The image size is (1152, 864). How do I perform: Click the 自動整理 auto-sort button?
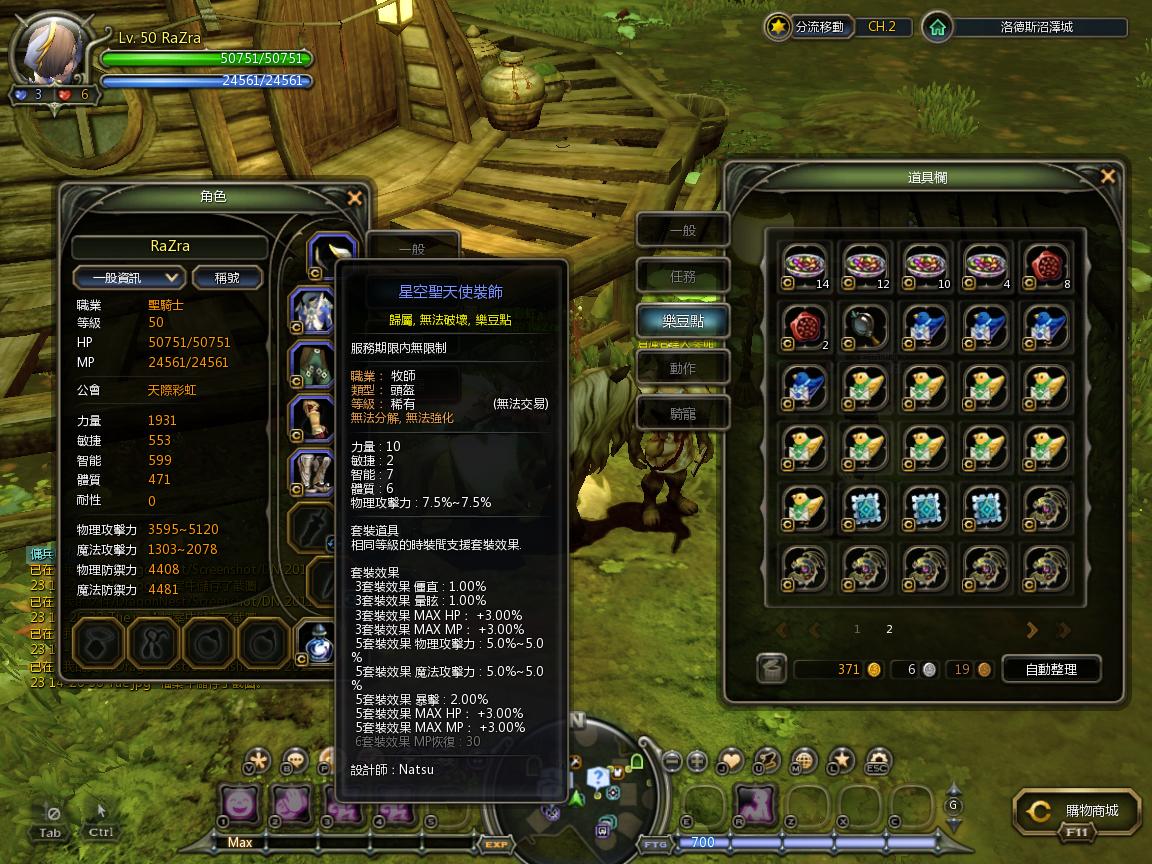1050,669
